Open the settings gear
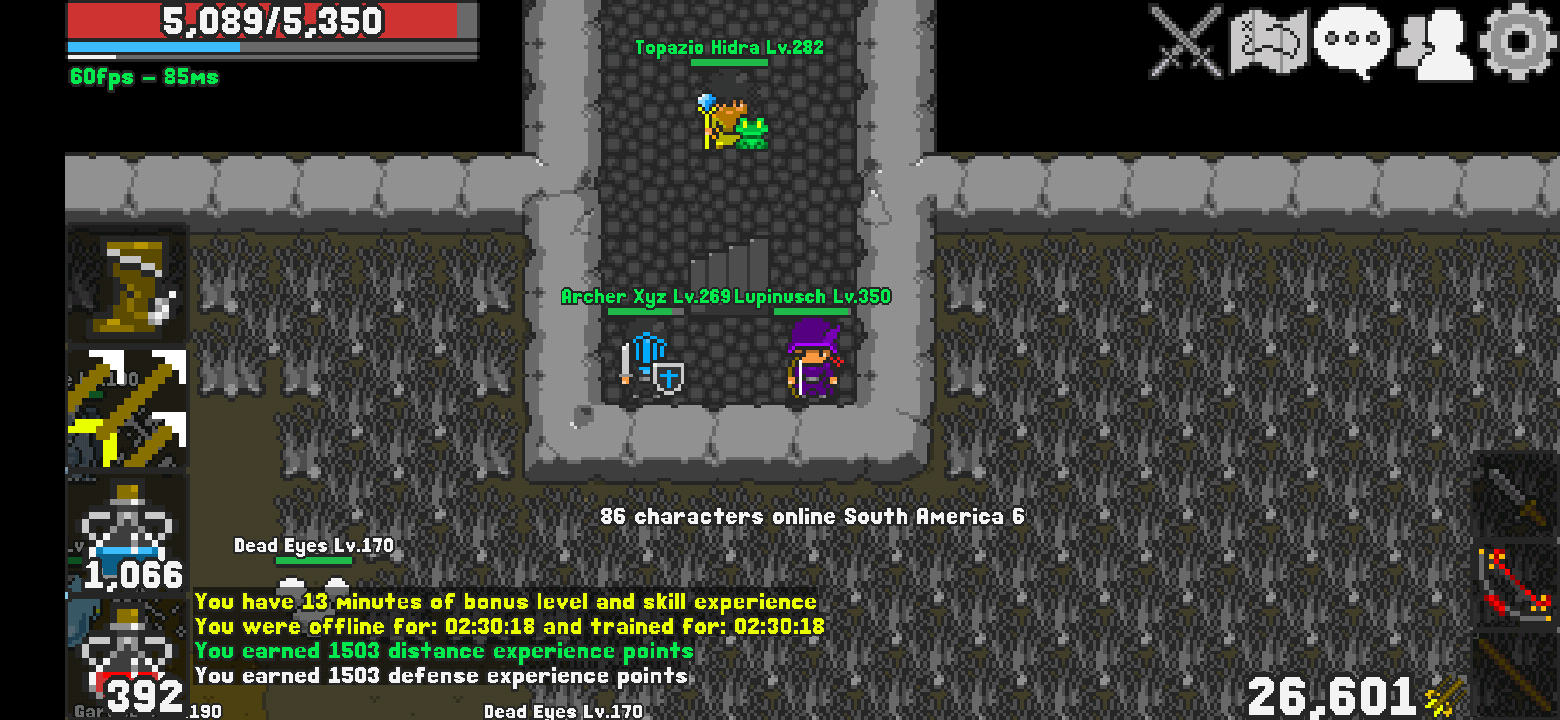Image resolution: width=1560 pixels, height=720 pixels. point(1517,42)
